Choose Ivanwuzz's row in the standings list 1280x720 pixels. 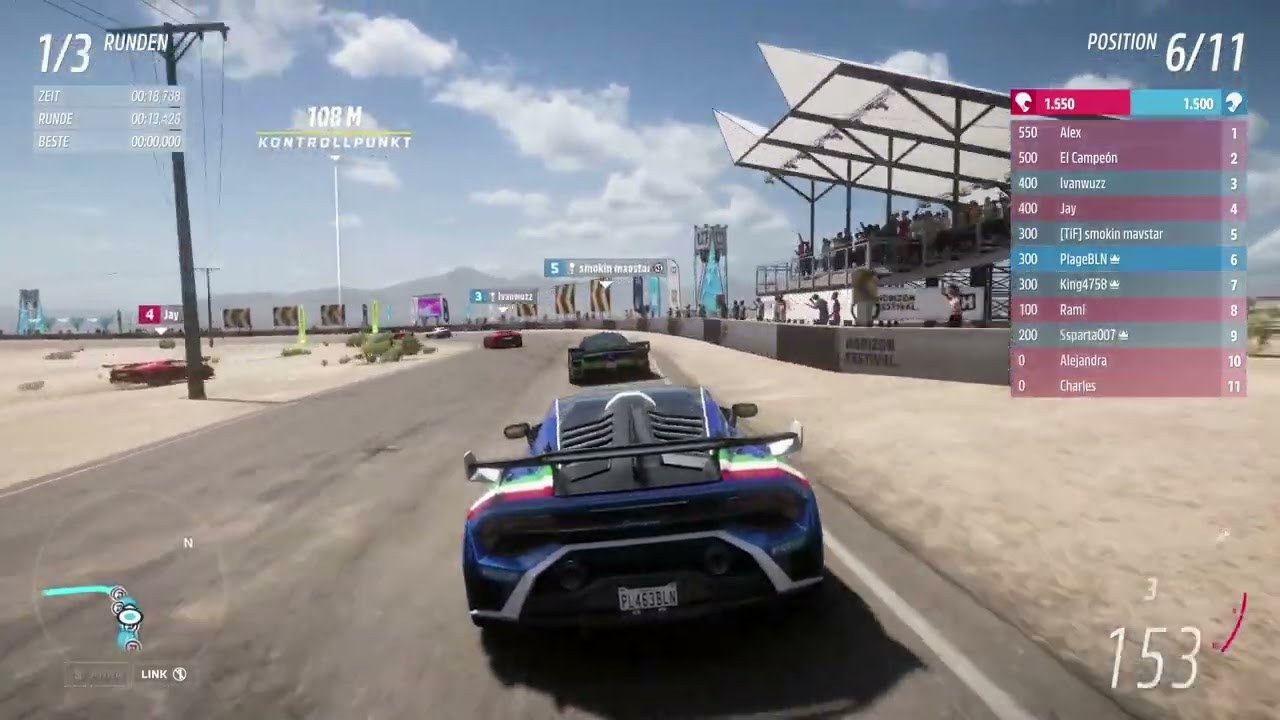(x=1127, y=183)
